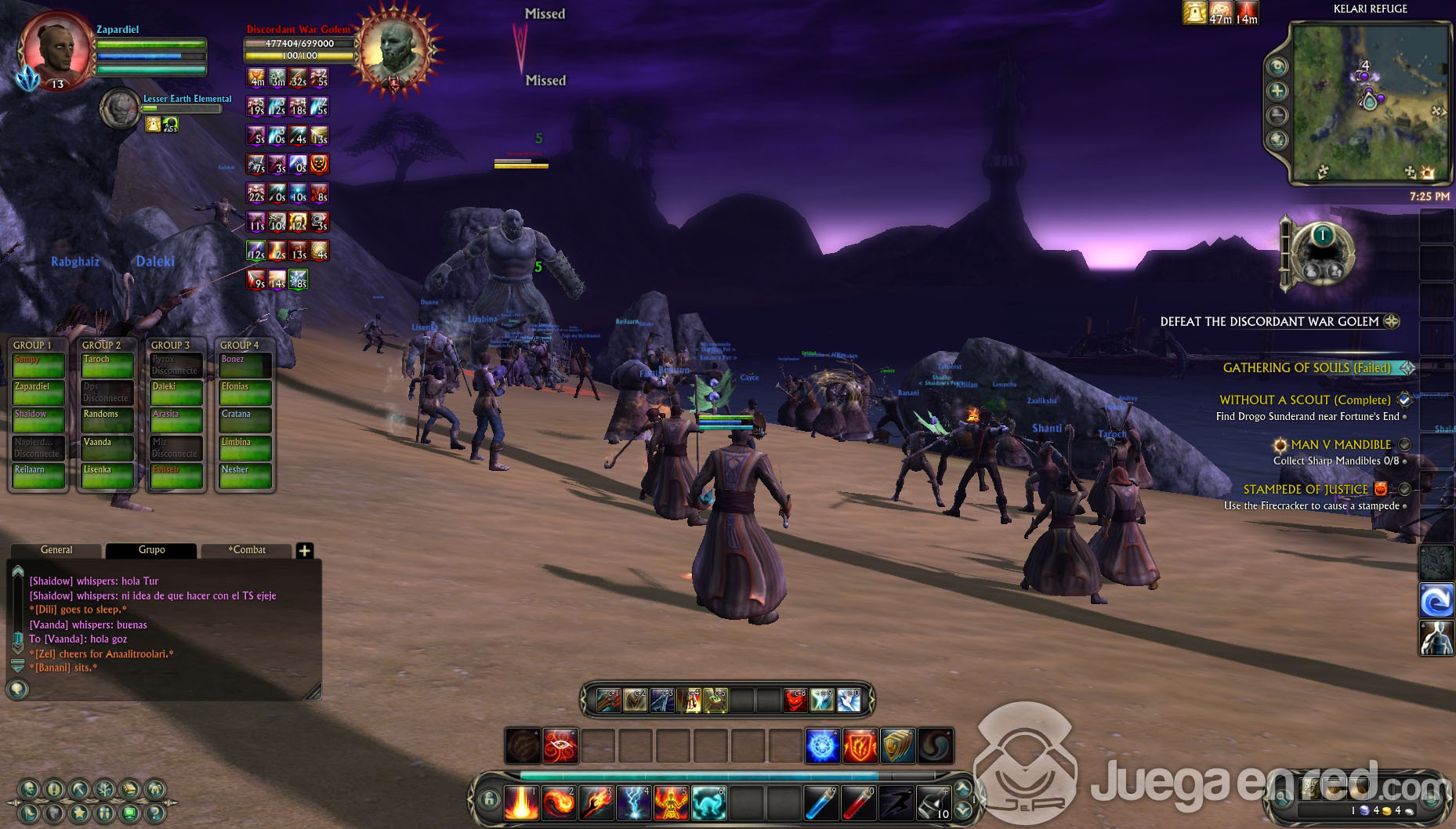Viewport: 1456px width, 829px height.
Task: Use the red health potion slot
Action: point(860,803)
